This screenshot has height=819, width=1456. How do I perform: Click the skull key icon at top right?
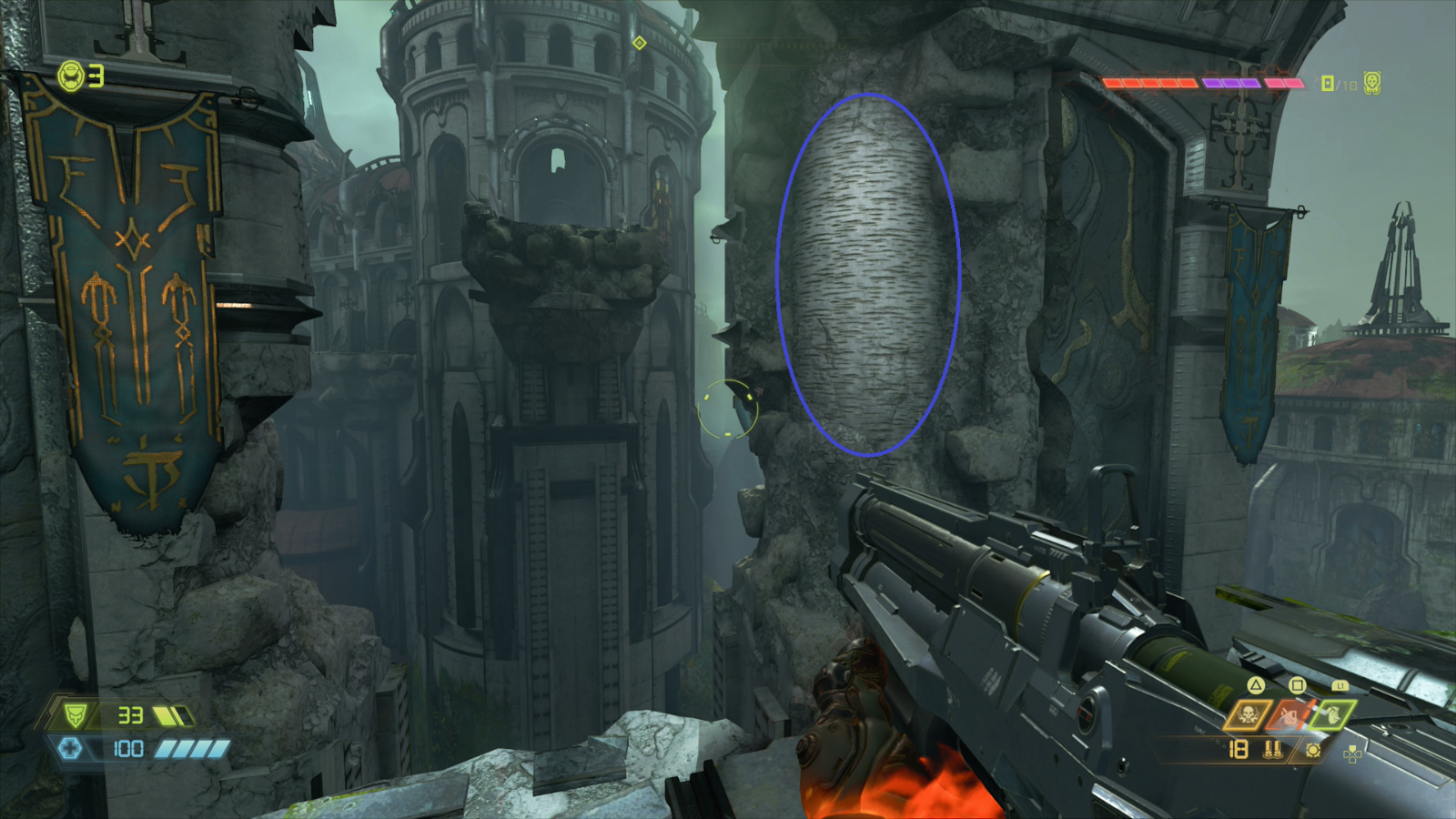click(1372, 82)
